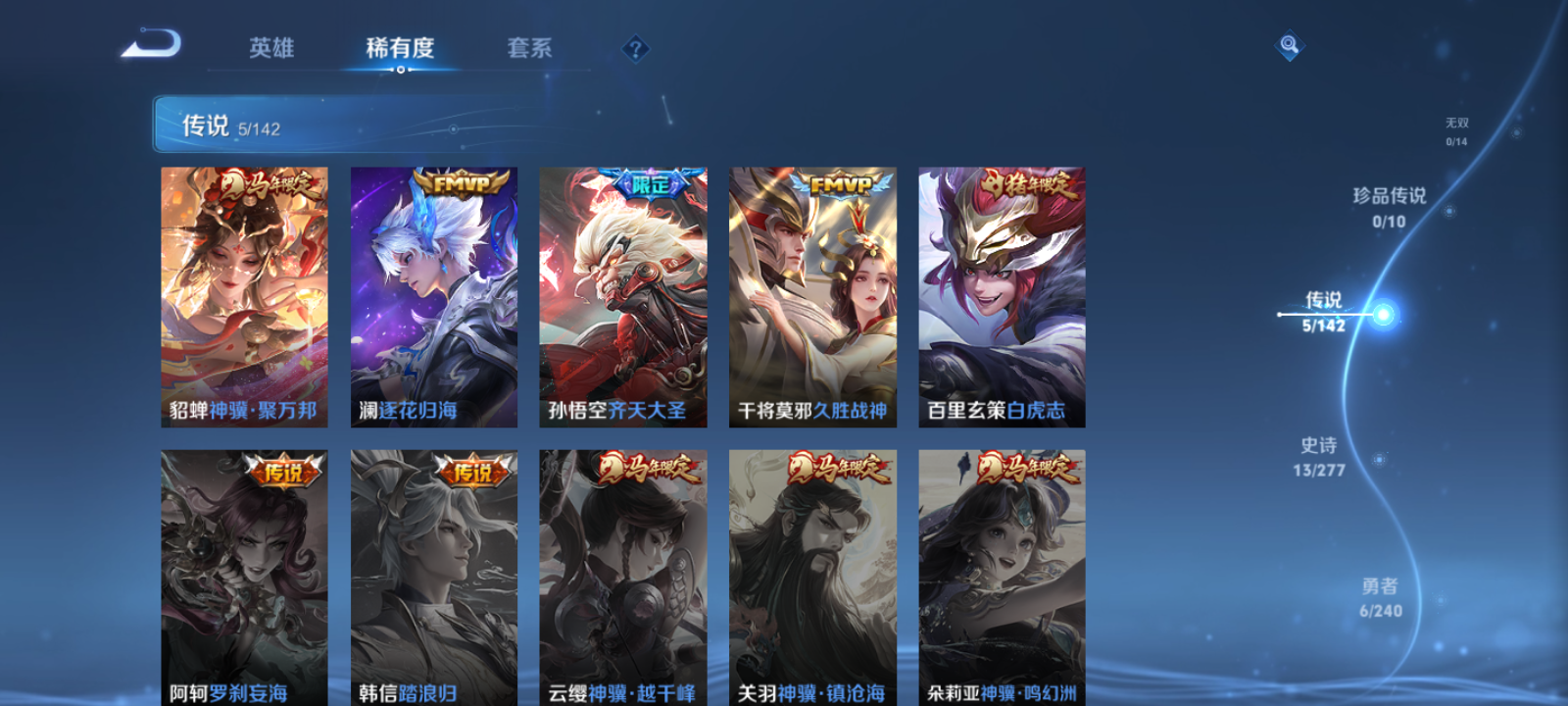This screenshot has width=1568, height=706.
Task: Click the FMVP badge on 澜逐花归海 card
Action: tap(457, 182)
